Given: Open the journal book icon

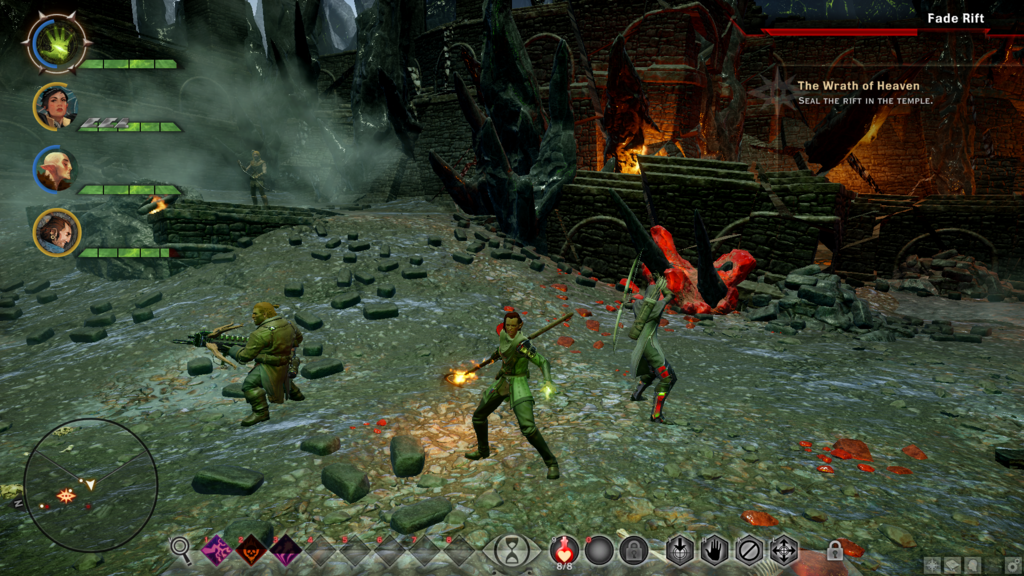Looking at the screenshot, I should click(x=953, y=565).
